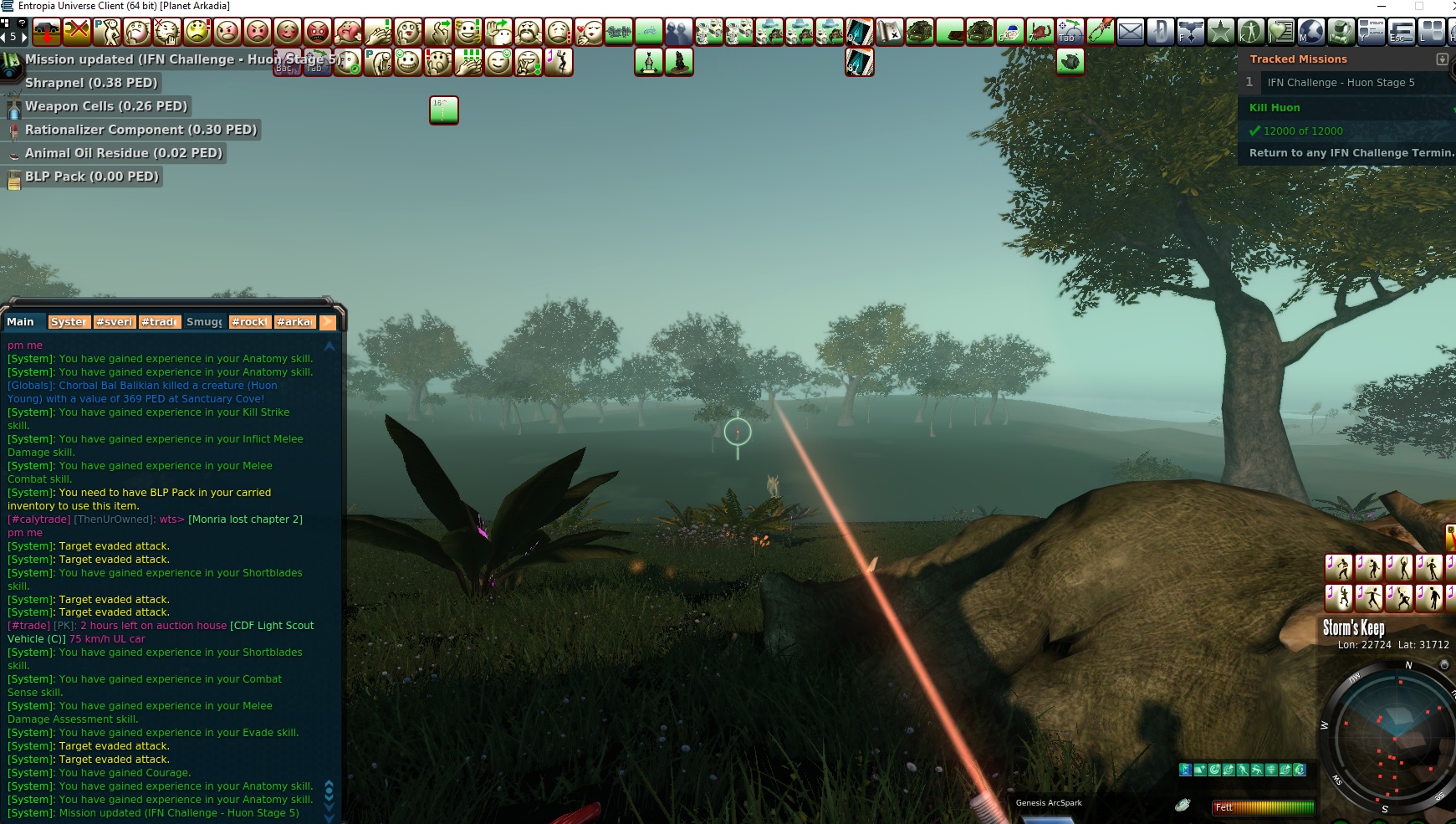
Task: Click the Rationalizer Component loot entry
Action: [x=140, y=130]
